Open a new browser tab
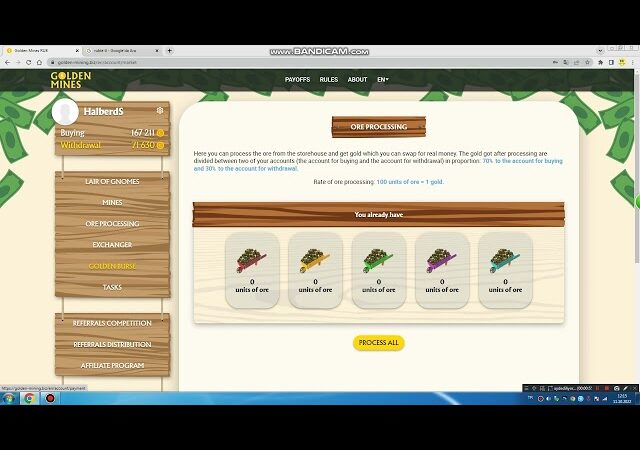This screenshot has width=640, height=450. [x=169, y=50]
